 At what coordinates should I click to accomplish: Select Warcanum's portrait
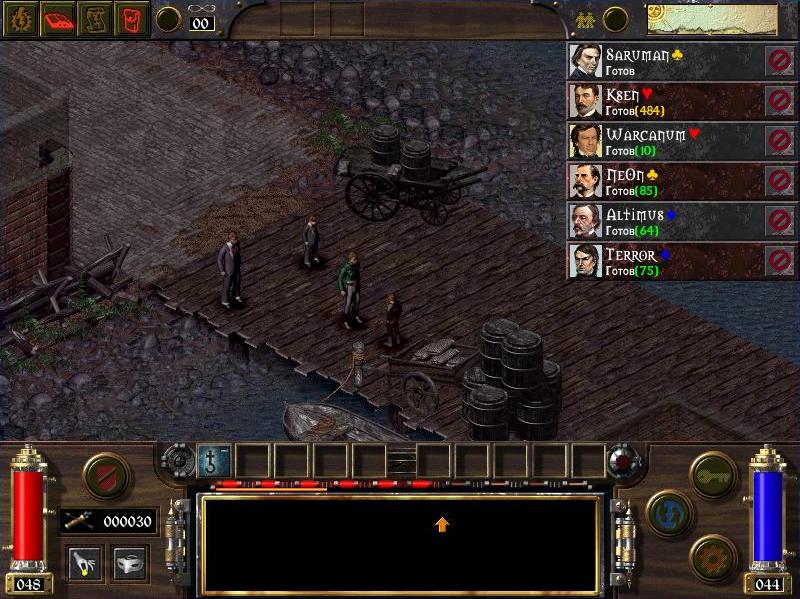coord(585,141)
